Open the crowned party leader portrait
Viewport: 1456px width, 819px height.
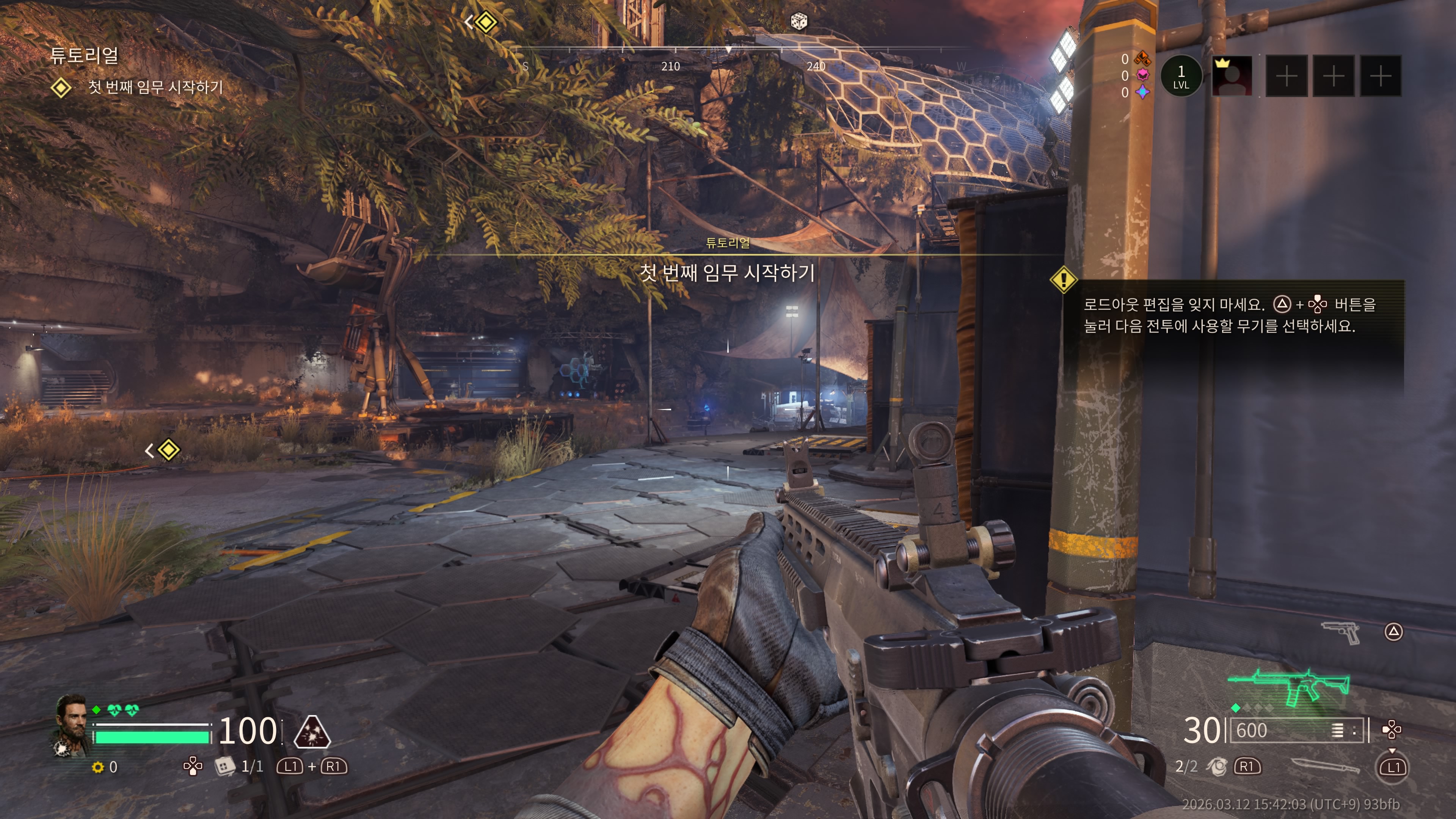tap(1232, 76)
